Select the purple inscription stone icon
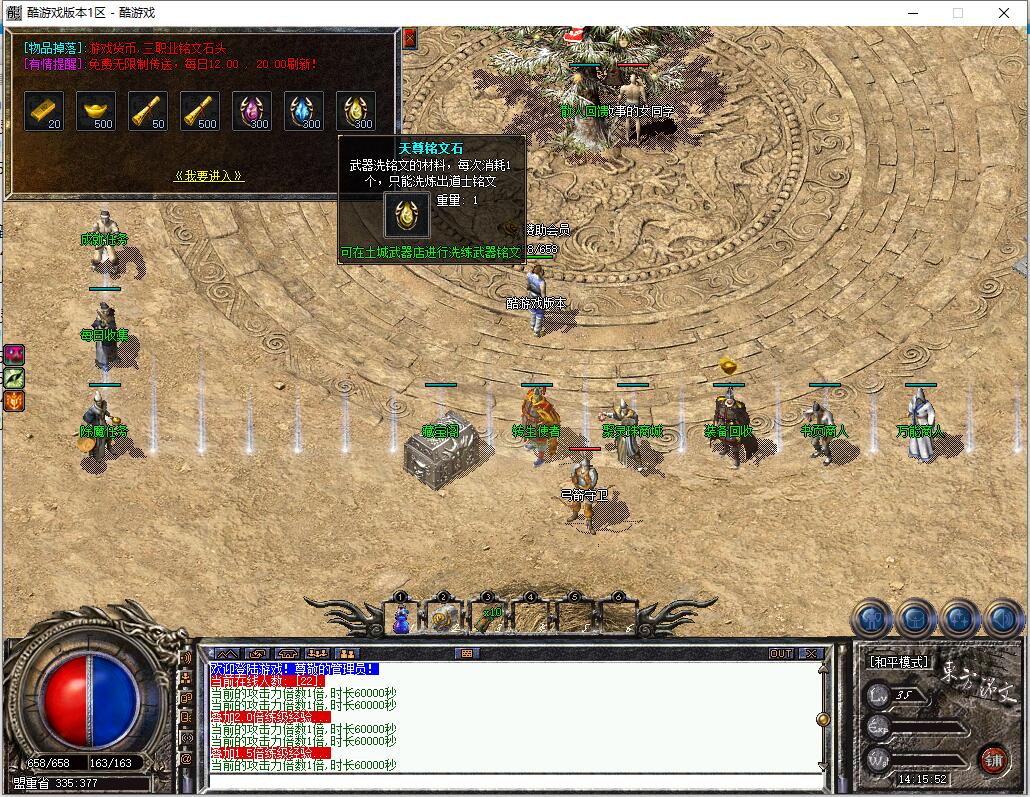Screen dimensions: 1030x797 [x=252, y=111]
